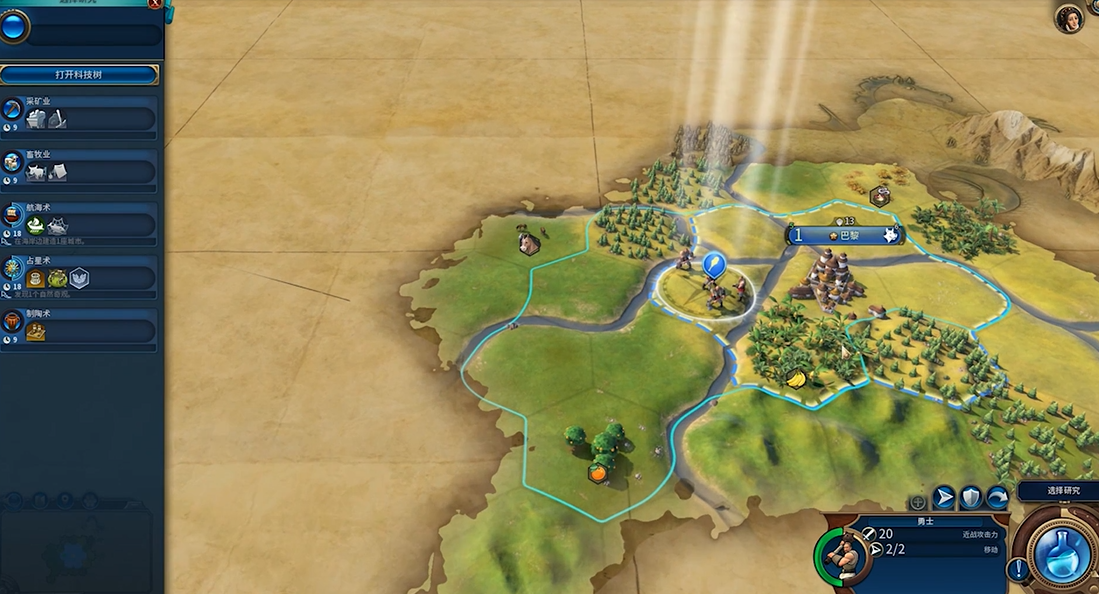
Task: Select the warrior's blue unit flag
Action: pos(713,265)
